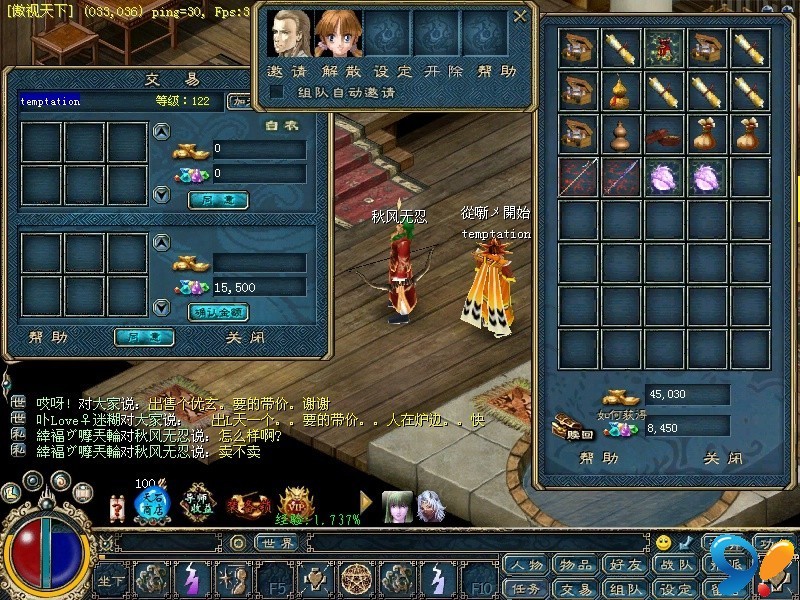This screenshot has width=800, height=600.
Task: Open the 任务 quest log
Action: (x=527, y=589)
